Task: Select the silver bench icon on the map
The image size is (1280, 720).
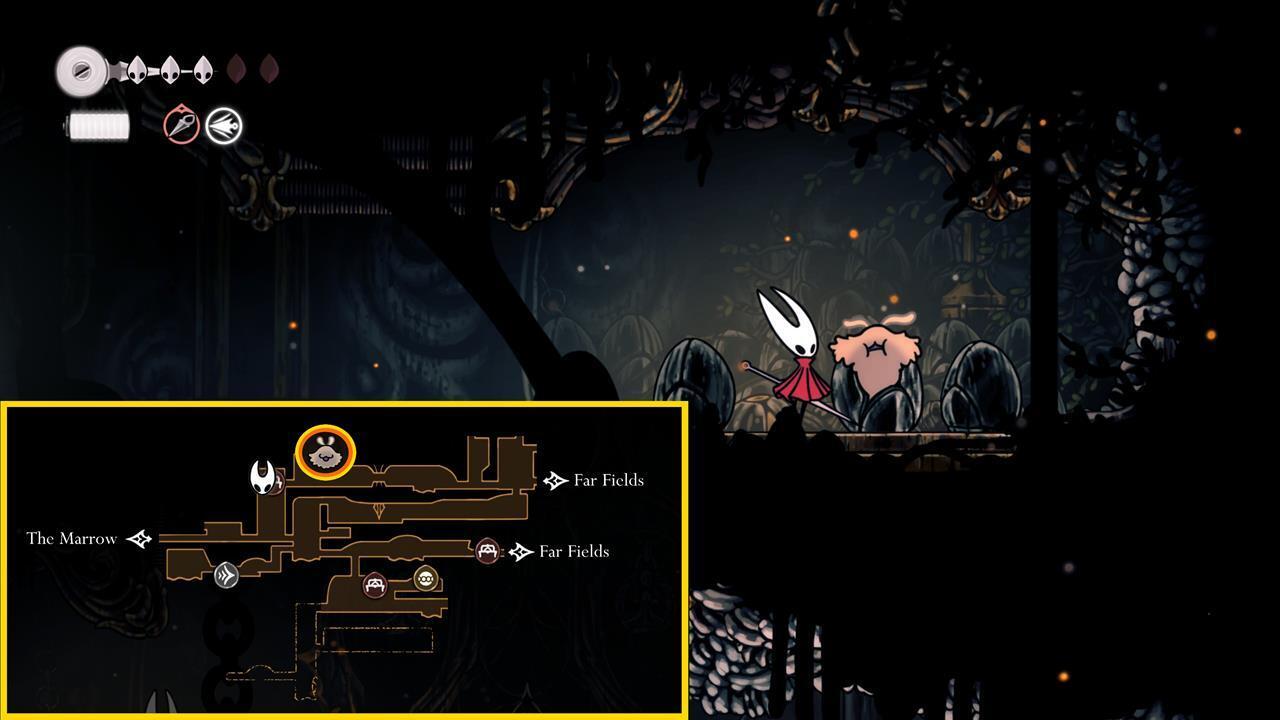Action: point(226,575)
